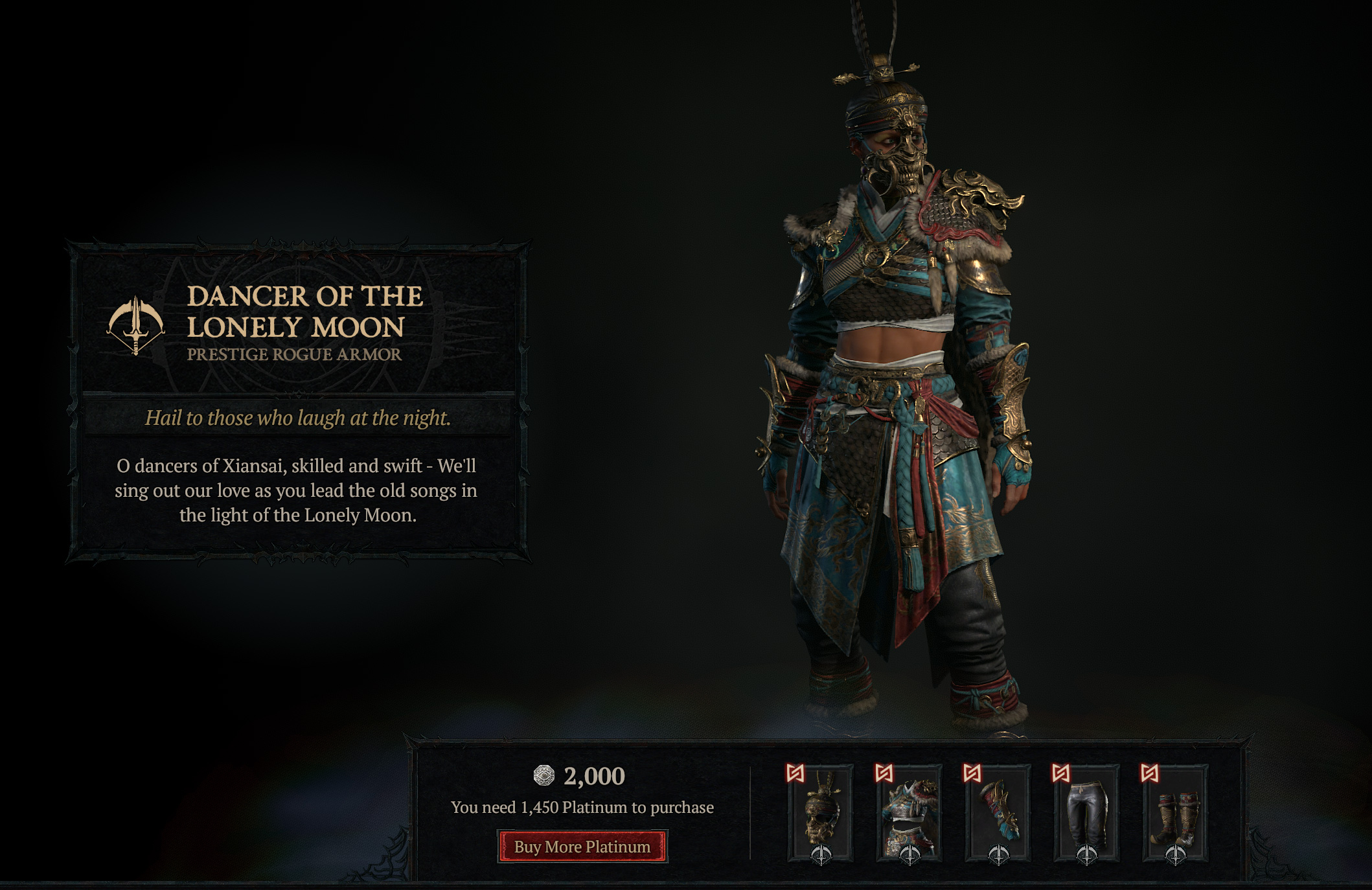Select the masked helm item thumbnail
This screenshot has width=1372, height=890.
tap(821, 814)
